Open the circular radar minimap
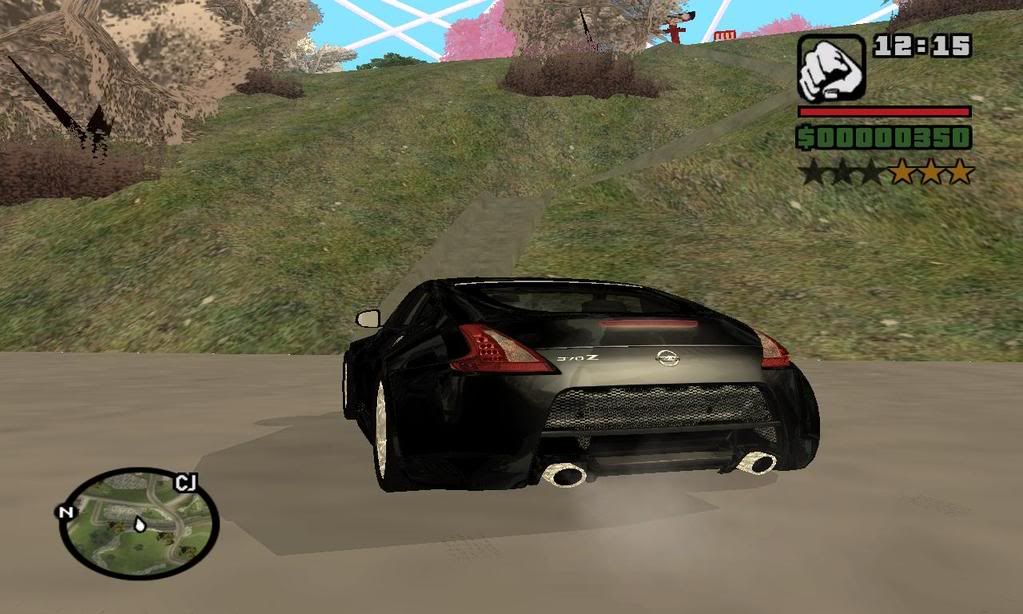The image size is (1023, 614). coord(137,523)
